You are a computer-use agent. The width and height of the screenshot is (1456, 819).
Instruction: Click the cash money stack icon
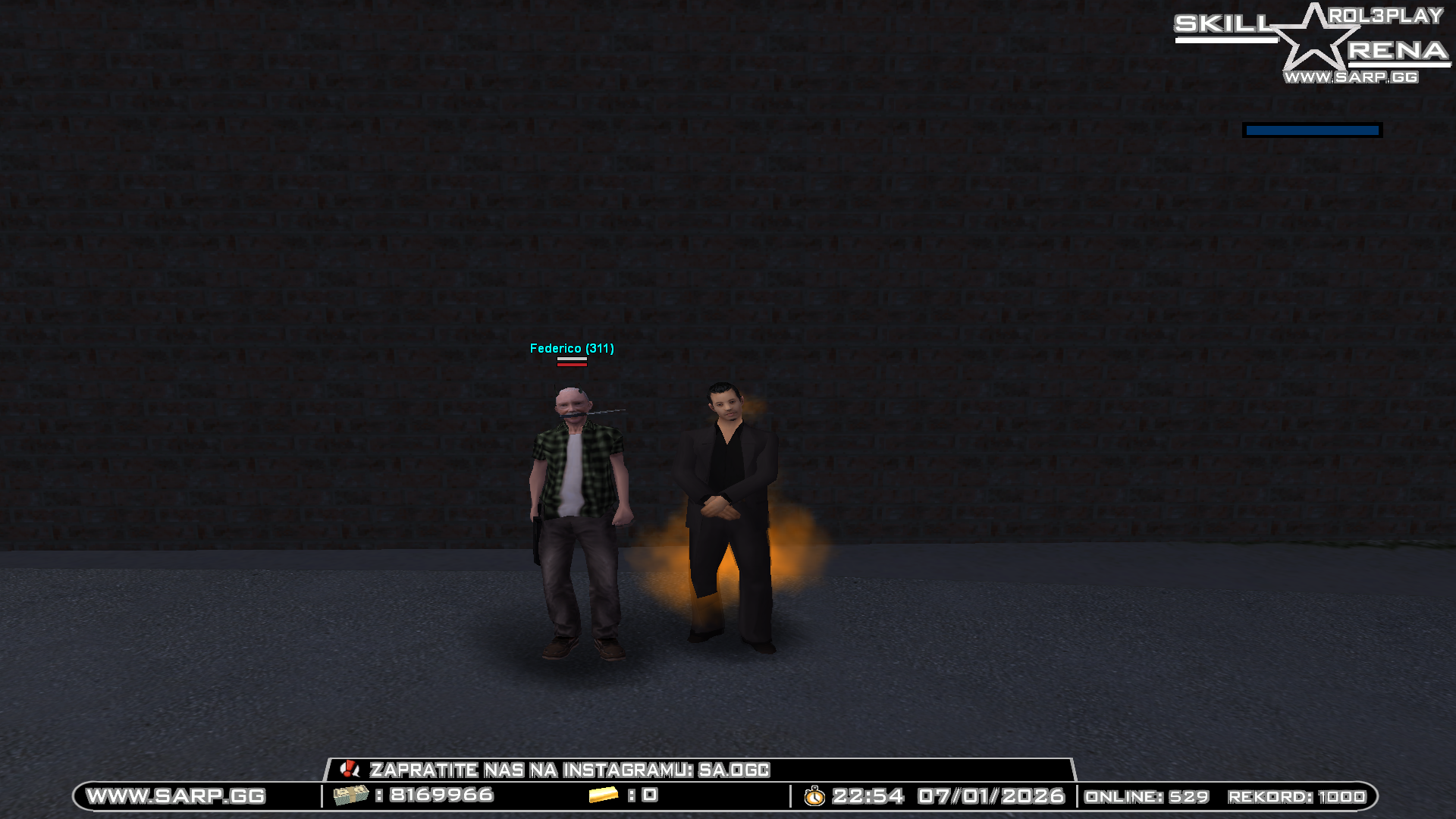pos(350,796)
